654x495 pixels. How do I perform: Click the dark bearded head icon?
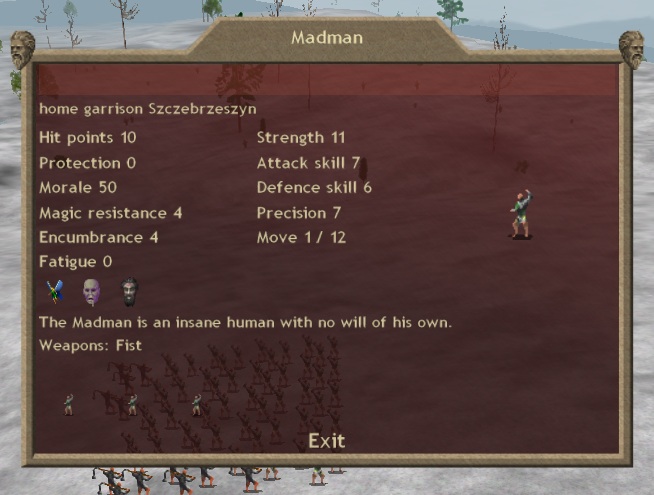coord(129,291)
